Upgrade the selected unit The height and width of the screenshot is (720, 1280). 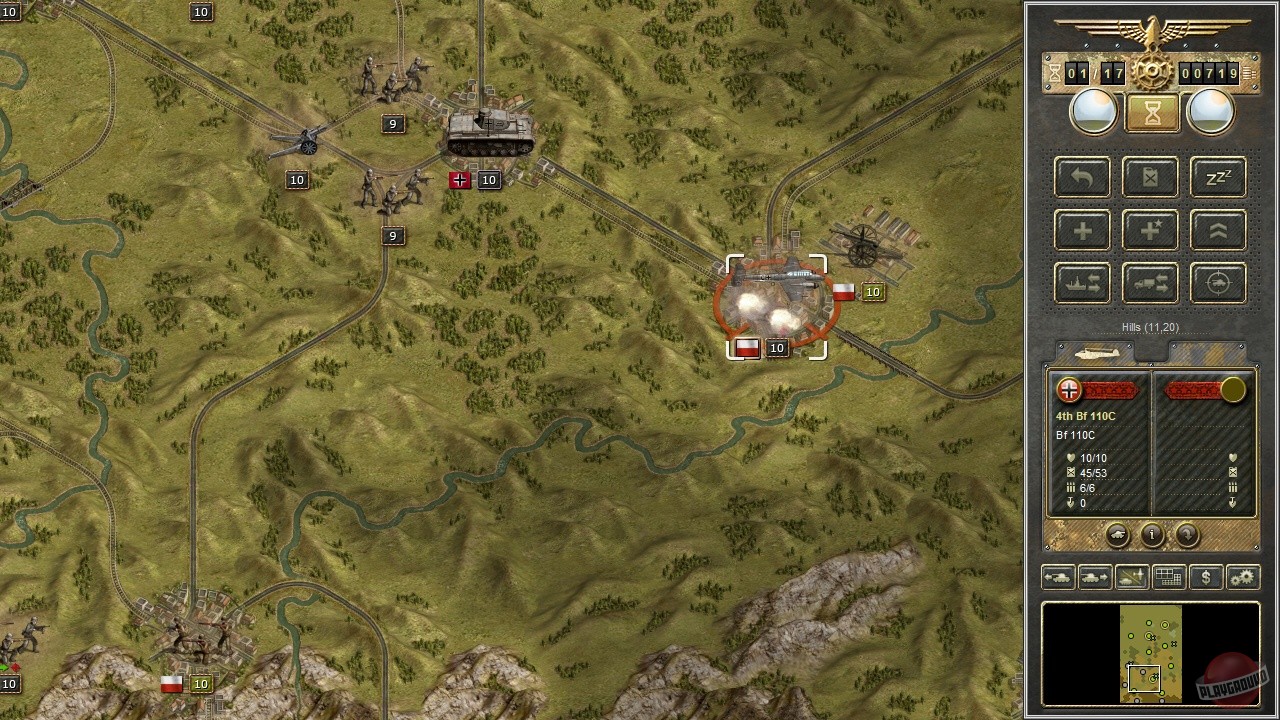pos(1217,231)
